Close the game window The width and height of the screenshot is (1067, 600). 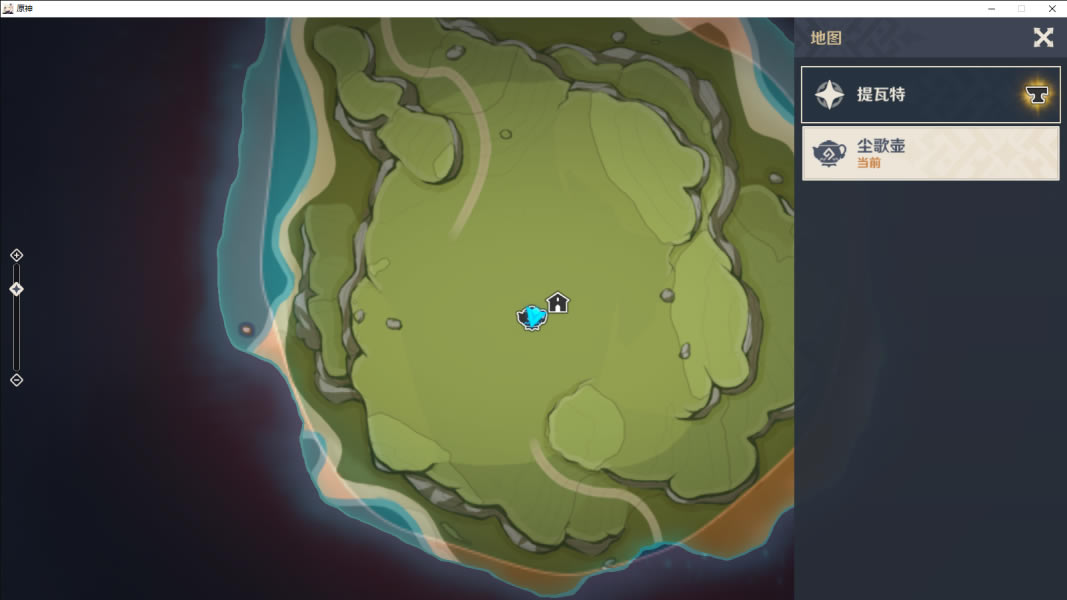1052,8
